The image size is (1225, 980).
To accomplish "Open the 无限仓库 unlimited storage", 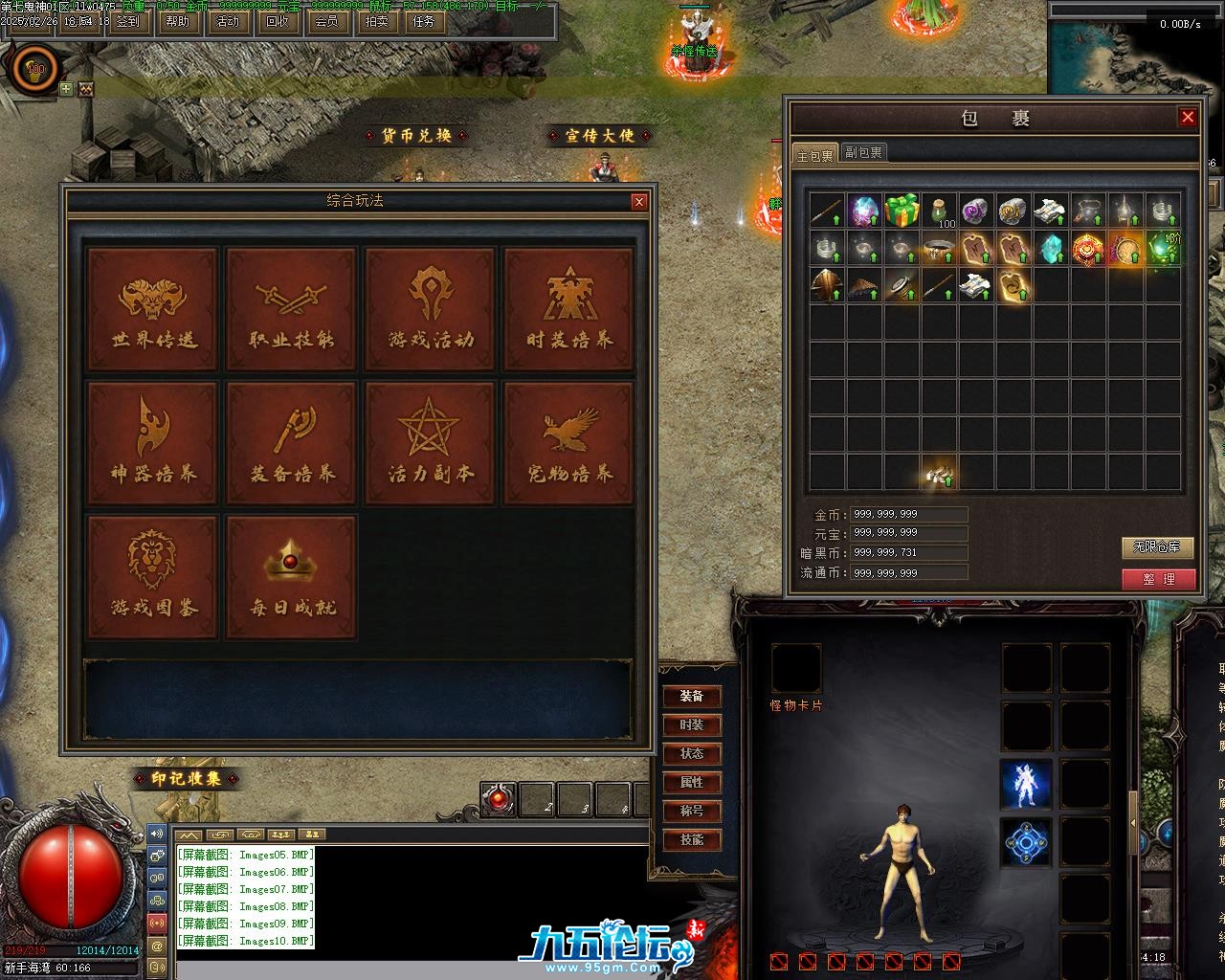I will click(x=1158, y=547).
